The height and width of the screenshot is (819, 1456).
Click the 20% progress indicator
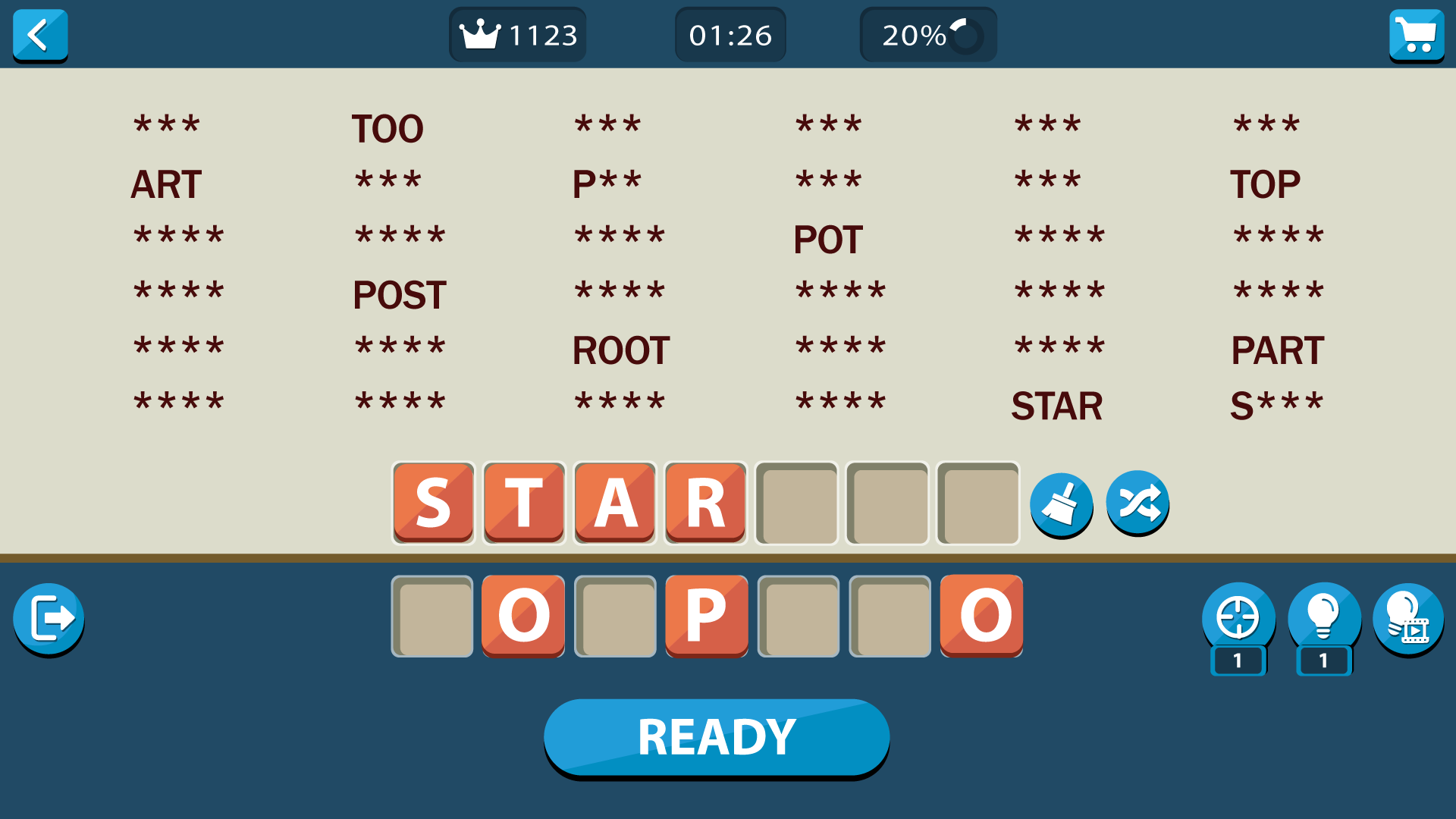pos(927,34)
